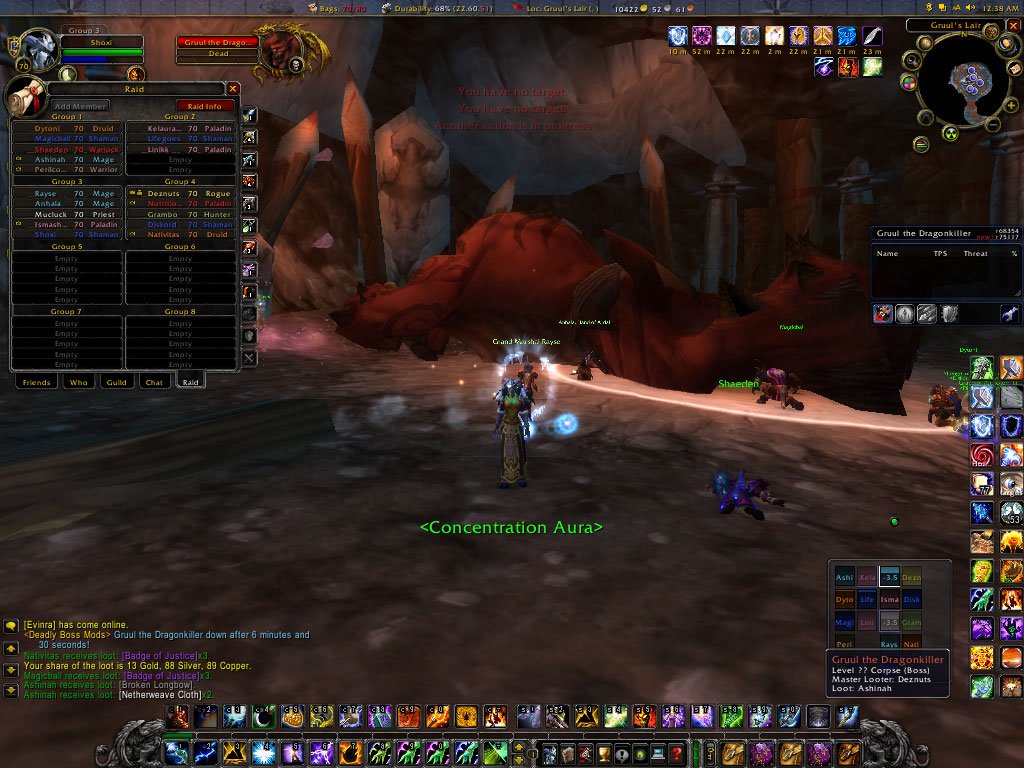Click the Netherweave Cloth loot link in chat
Viewport: 1024px width, 768px height.
point(158,694)
